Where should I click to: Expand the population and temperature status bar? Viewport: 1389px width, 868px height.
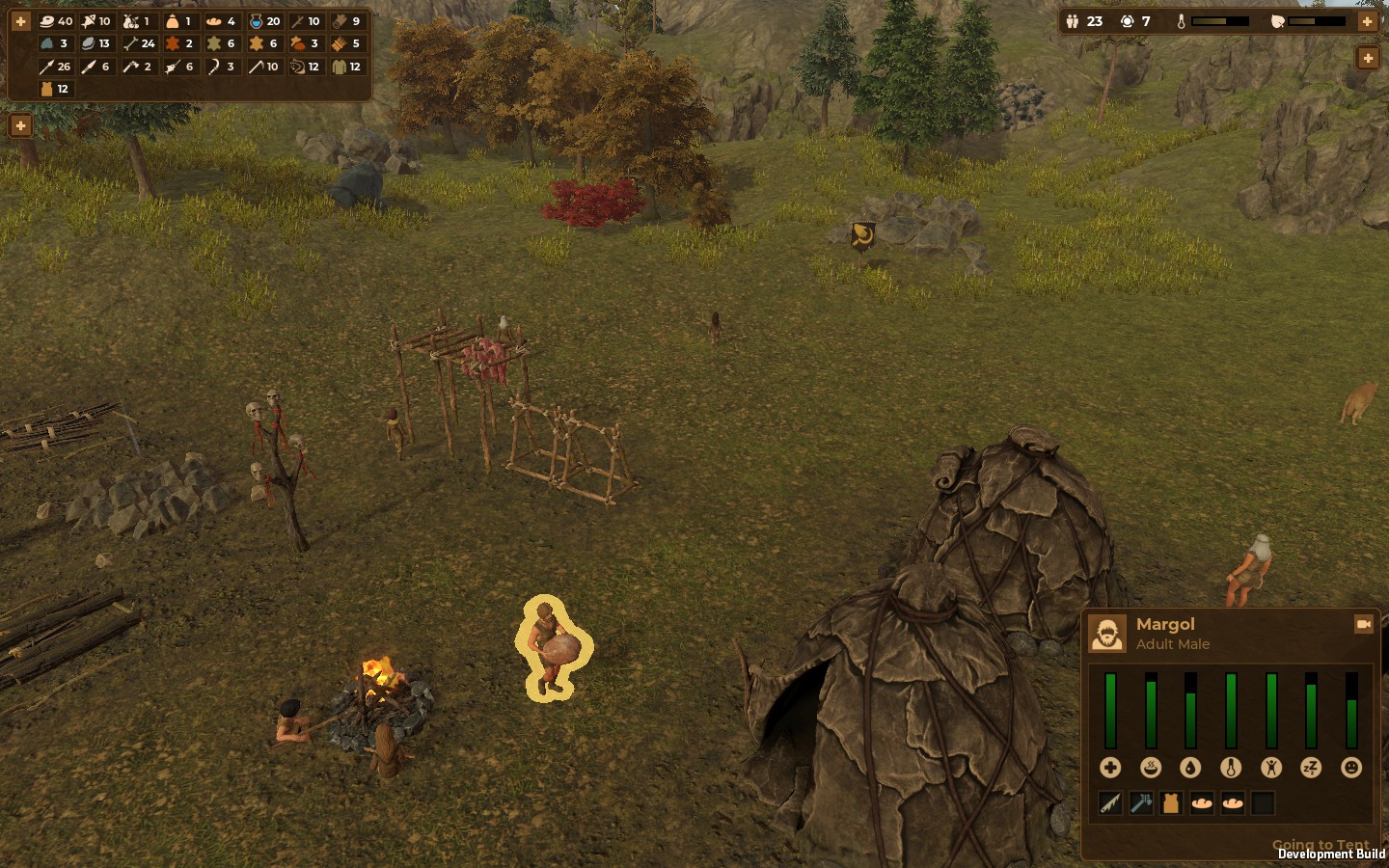[1367, 21]
